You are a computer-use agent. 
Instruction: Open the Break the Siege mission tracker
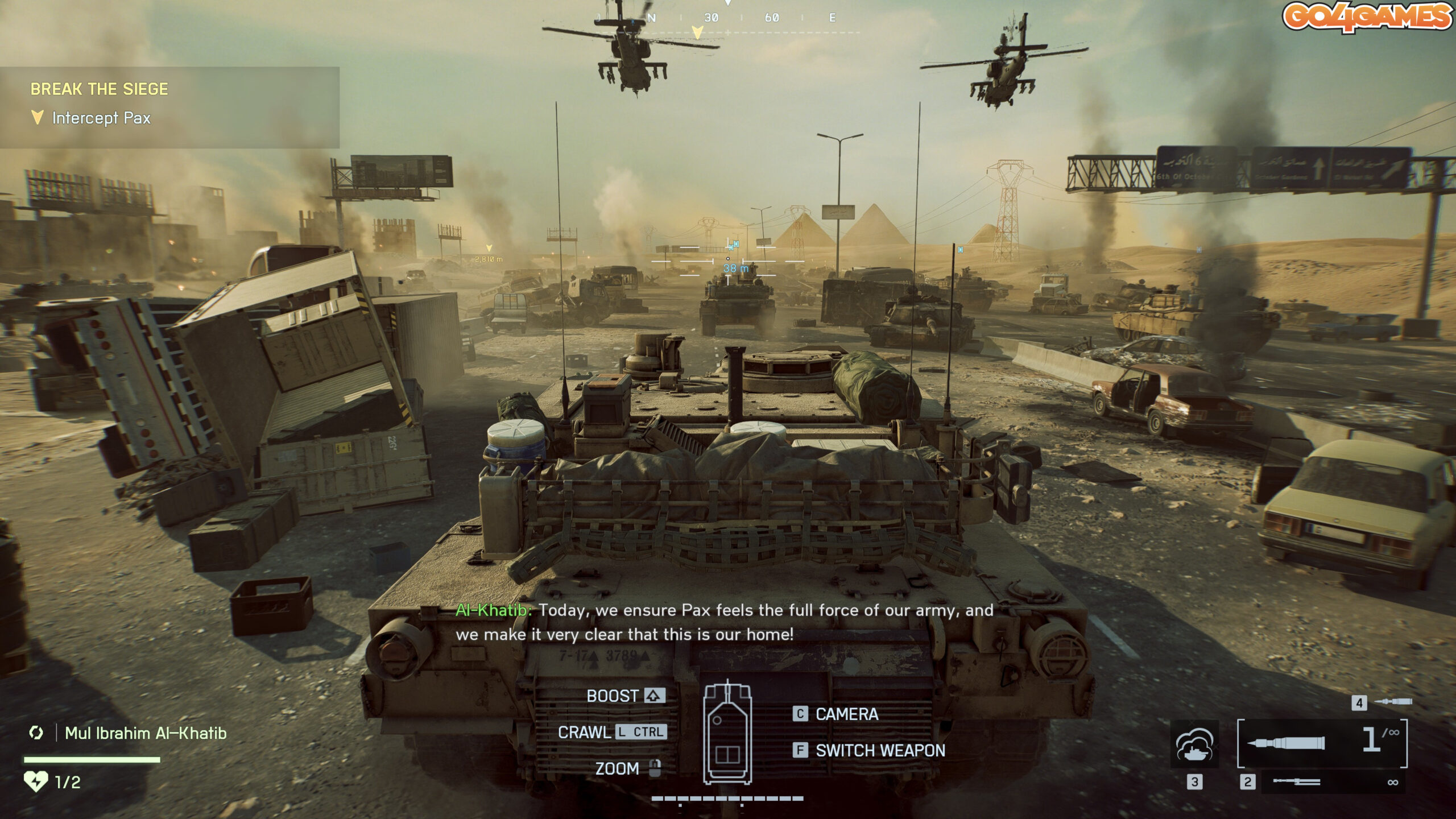[x=99, y=89]
